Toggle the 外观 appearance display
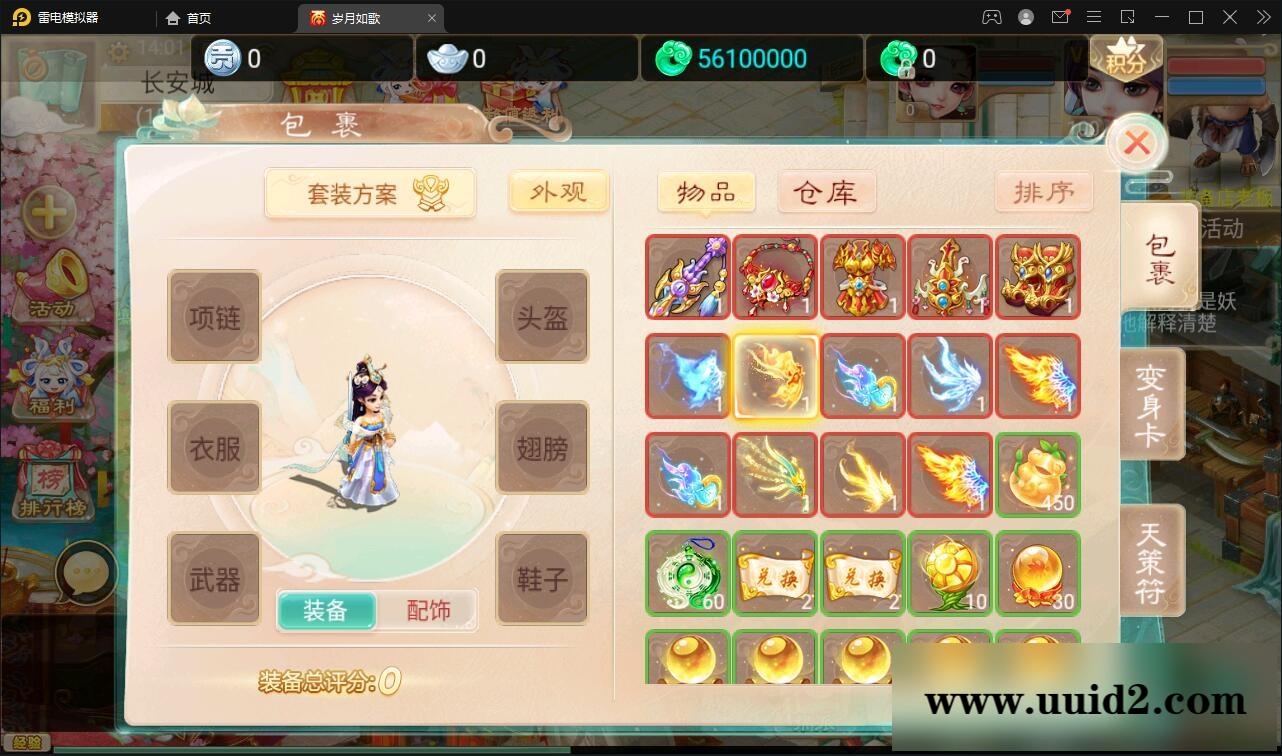Viewport: 1282px width, 756px height. [x=558, y=192]
